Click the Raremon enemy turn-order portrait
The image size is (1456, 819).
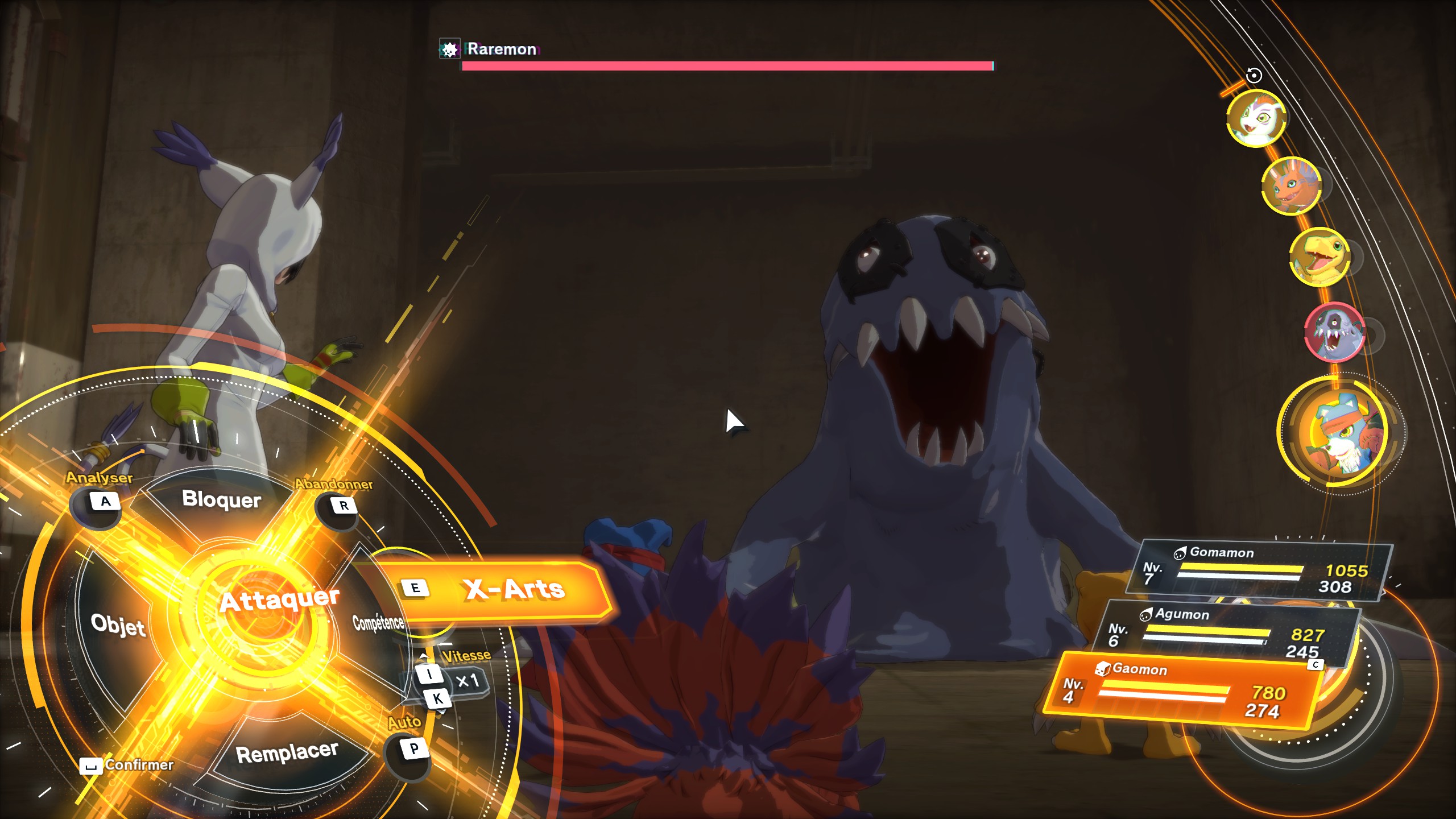click(1334, 333)
